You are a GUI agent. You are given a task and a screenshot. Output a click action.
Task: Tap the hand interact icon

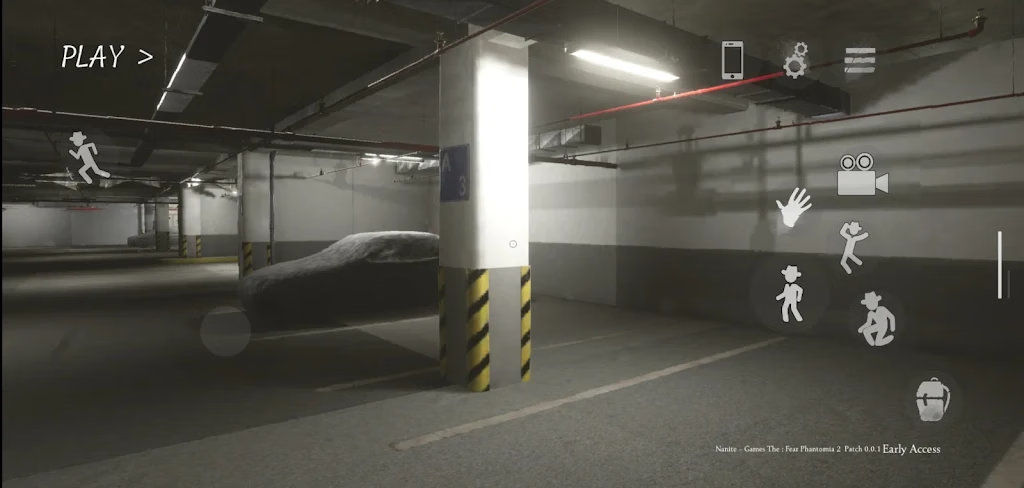(x=794, y=207)
